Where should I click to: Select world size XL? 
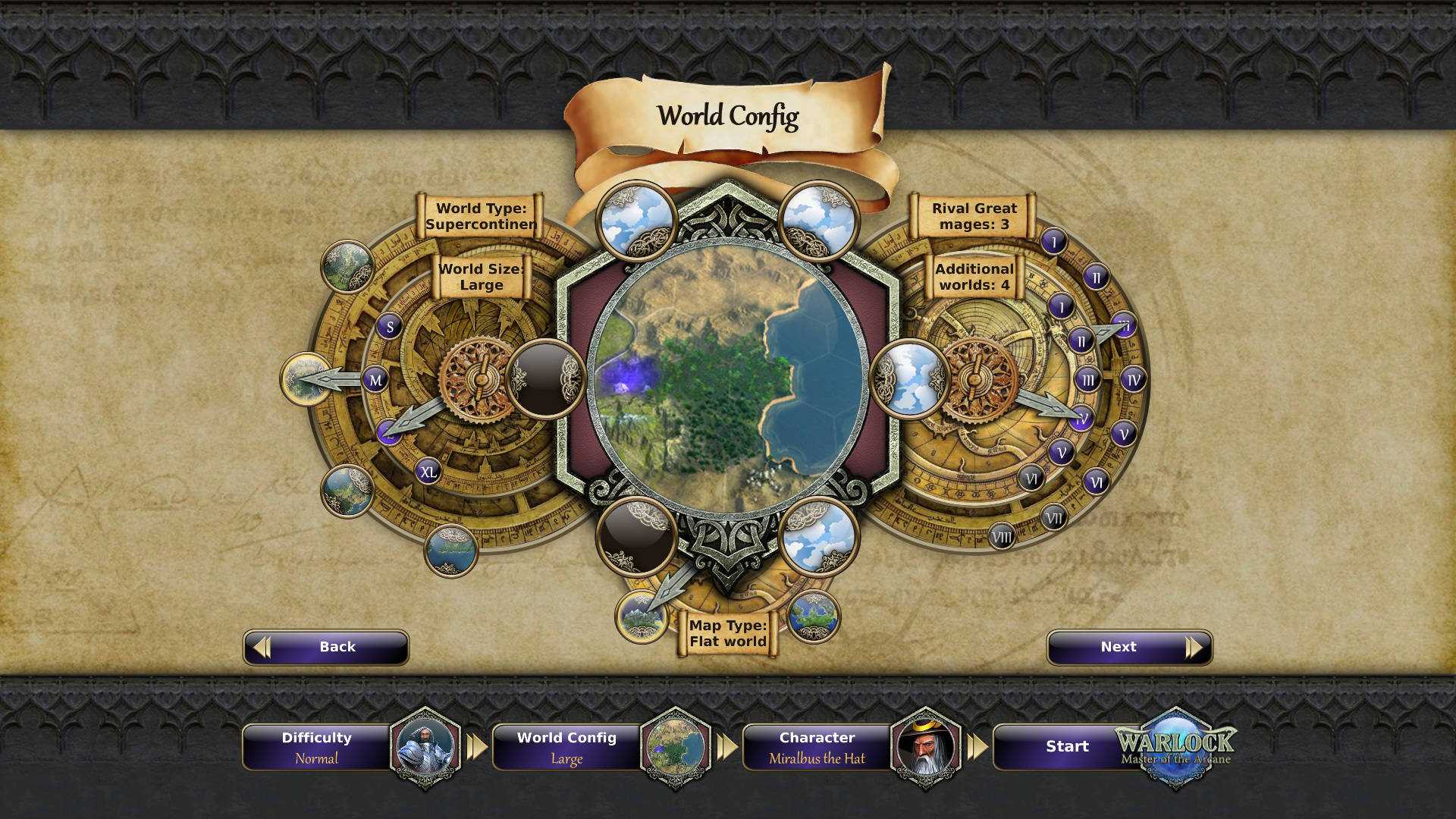tap(428, 472)
